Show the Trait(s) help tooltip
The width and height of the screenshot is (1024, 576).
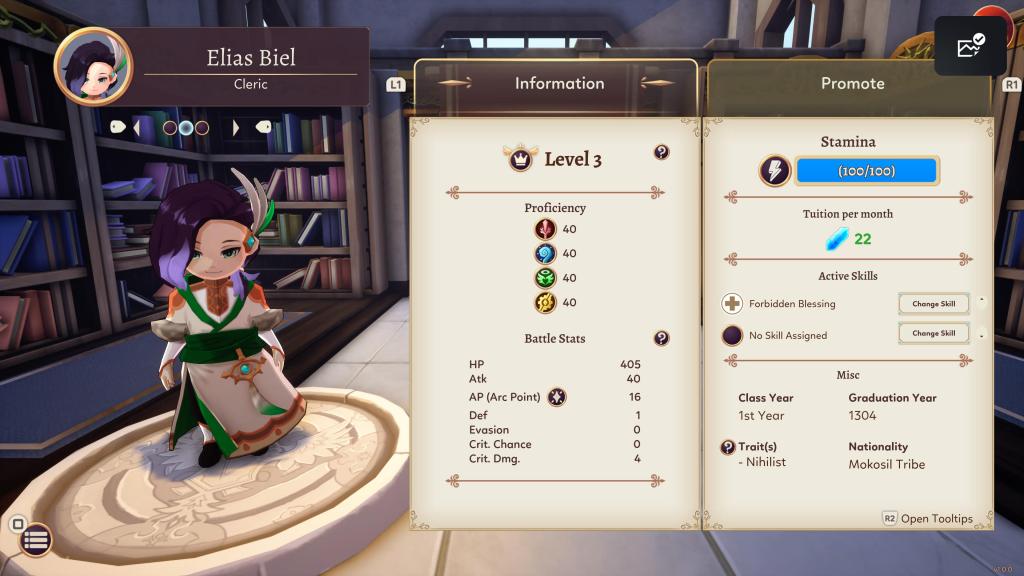(x=728, y=447)
